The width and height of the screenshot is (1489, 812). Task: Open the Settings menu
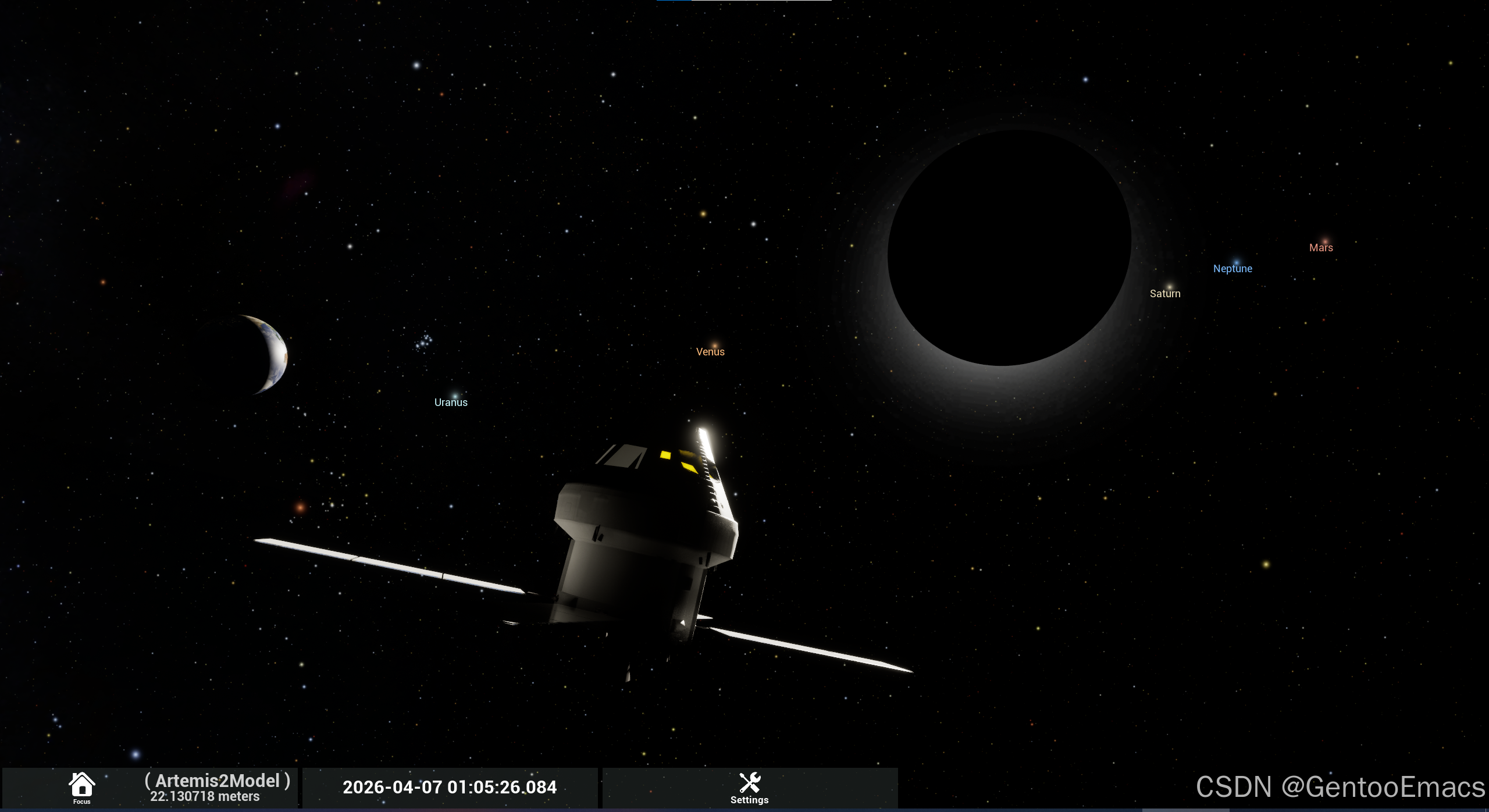tap(749, 788)
